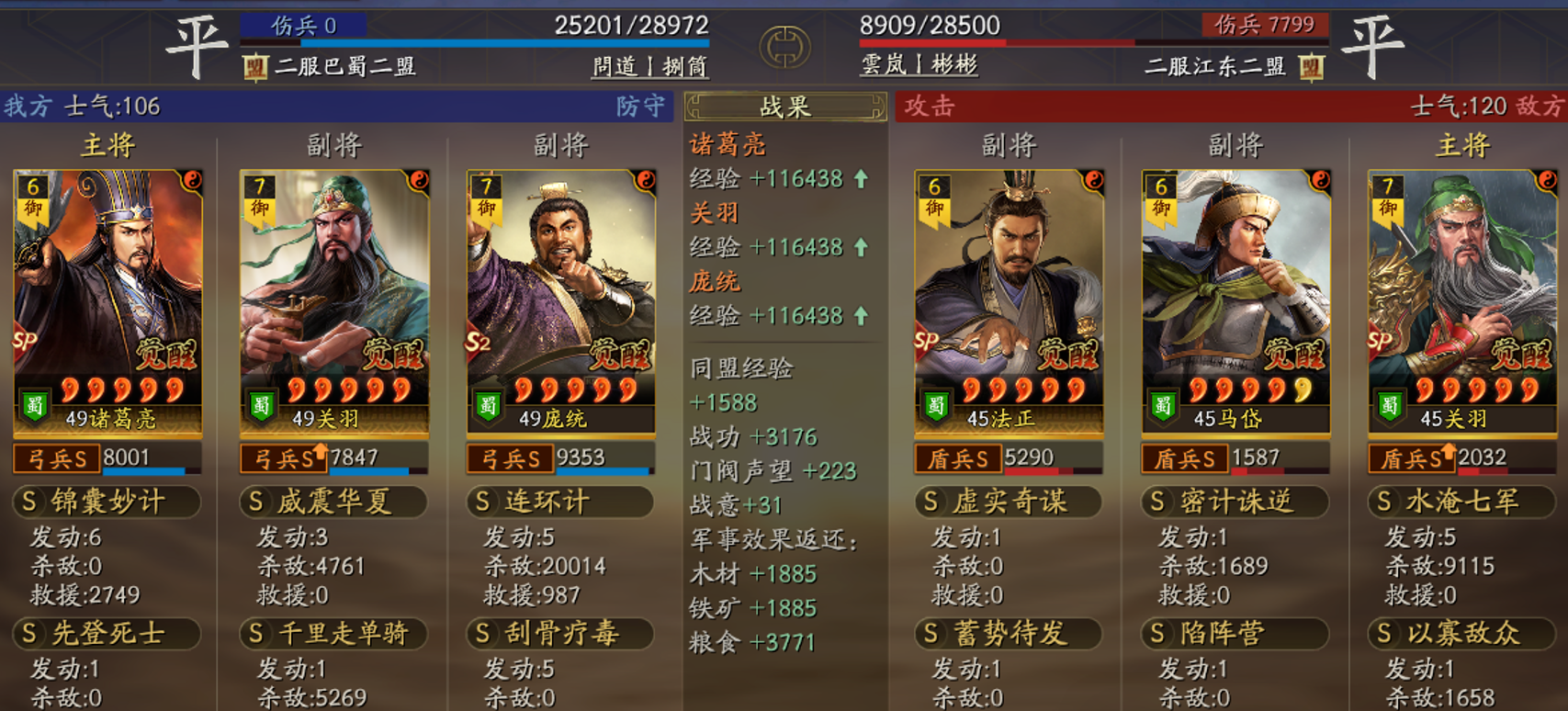1568x711 pixels.
Task: Expand the 蓄势待发 skill entry
Action: click(x=1008, y=633)
